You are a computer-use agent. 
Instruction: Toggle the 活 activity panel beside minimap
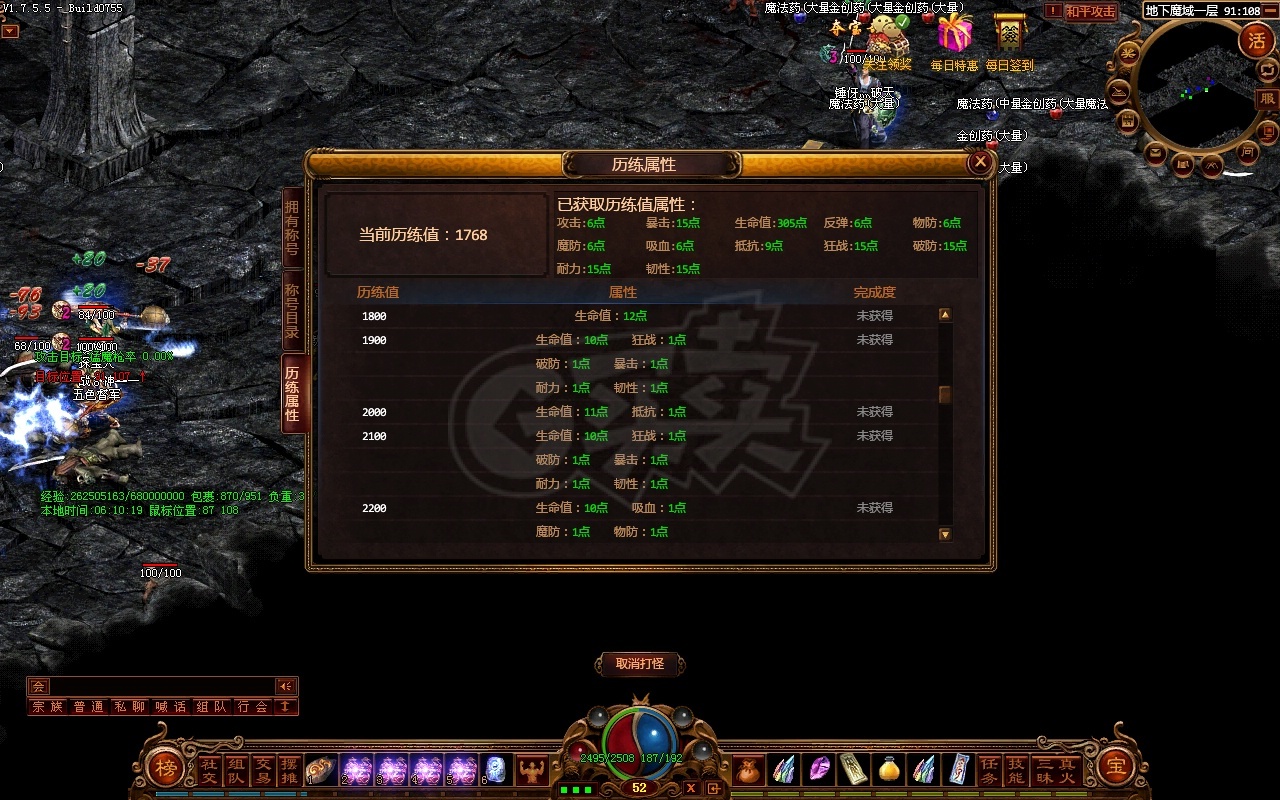pyautogui.click(x=1258, y=40)
